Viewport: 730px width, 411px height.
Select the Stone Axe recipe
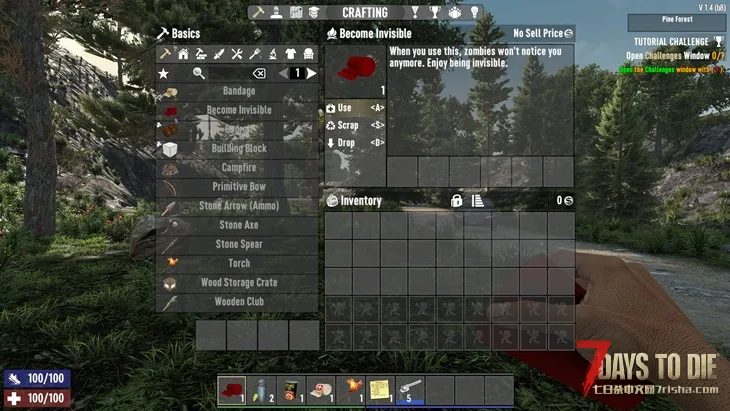coord(238,225)
